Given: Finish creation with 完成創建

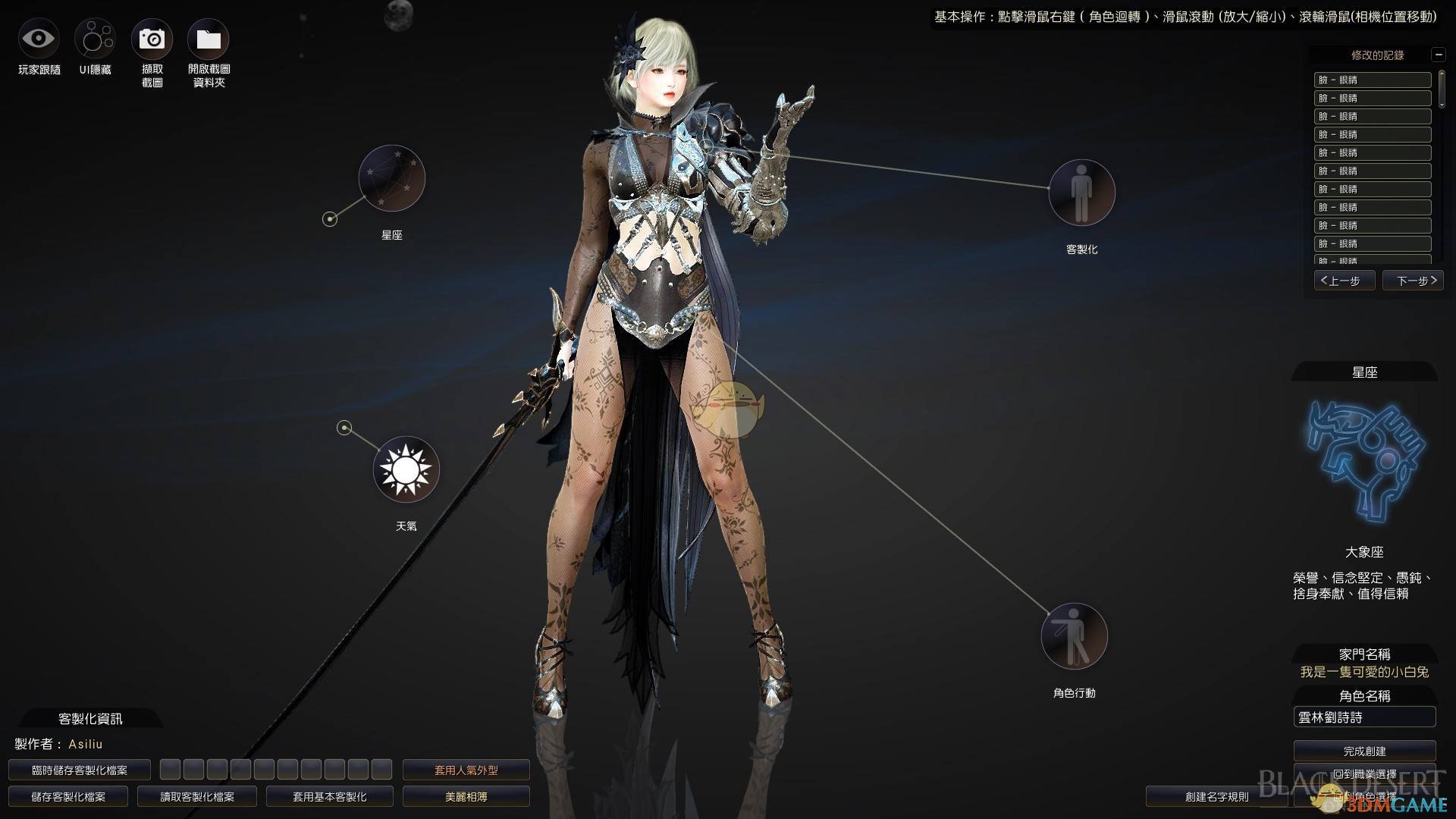Looking at the screenshot, I should pyautogui.click(x=1364, y=751).
